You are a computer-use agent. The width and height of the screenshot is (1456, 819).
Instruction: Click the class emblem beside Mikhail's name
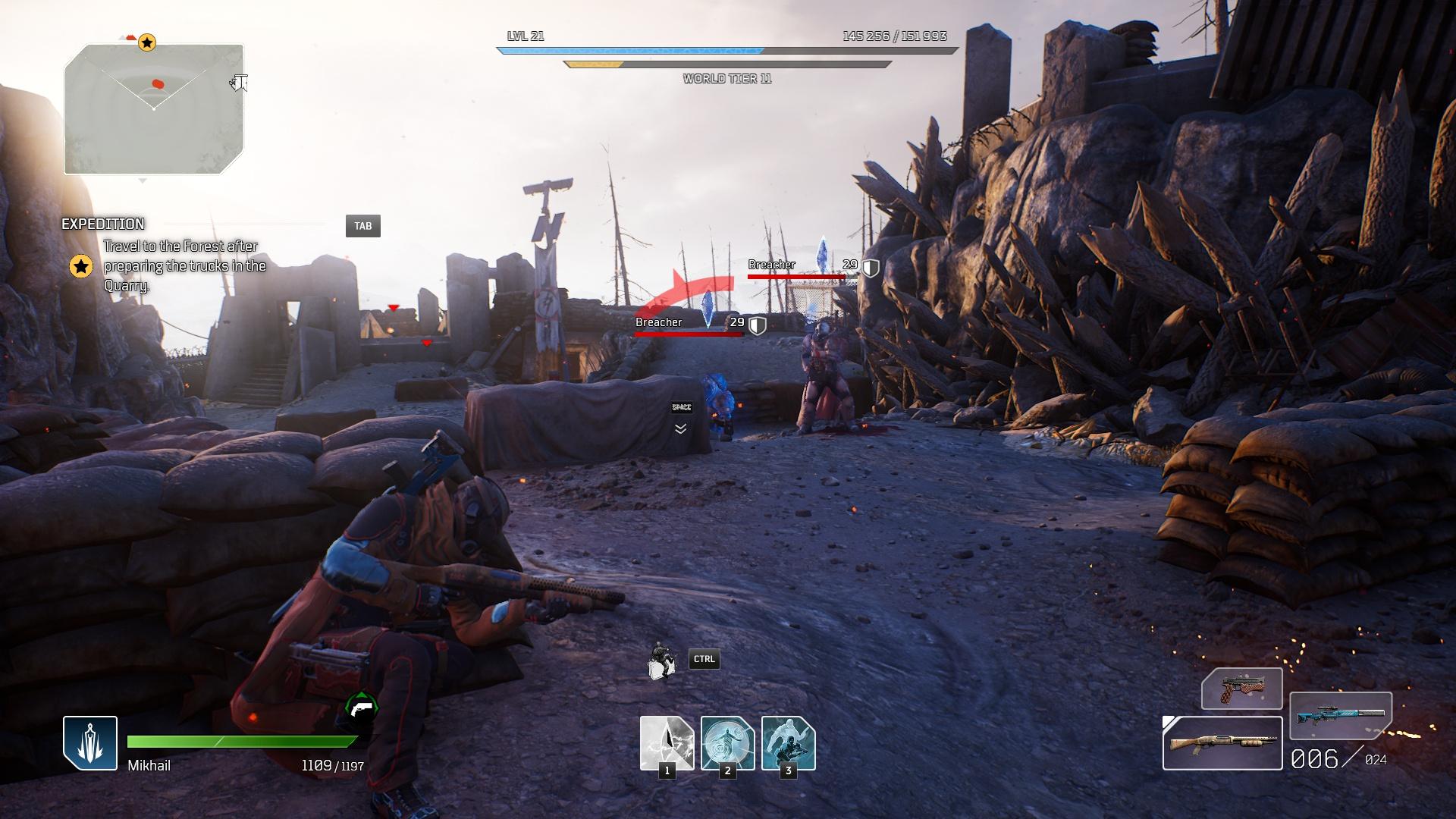90,743
